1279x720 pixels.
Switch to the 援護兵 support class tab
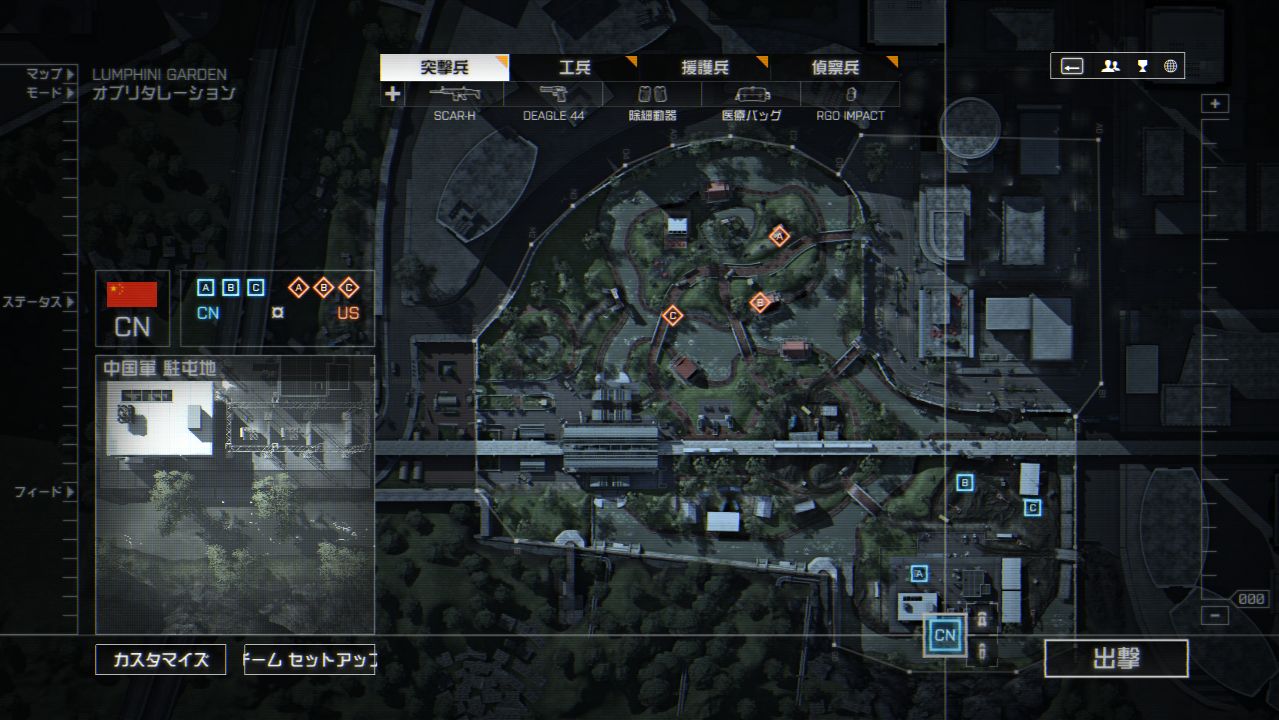pyautogui.click(x=705, y=68)
